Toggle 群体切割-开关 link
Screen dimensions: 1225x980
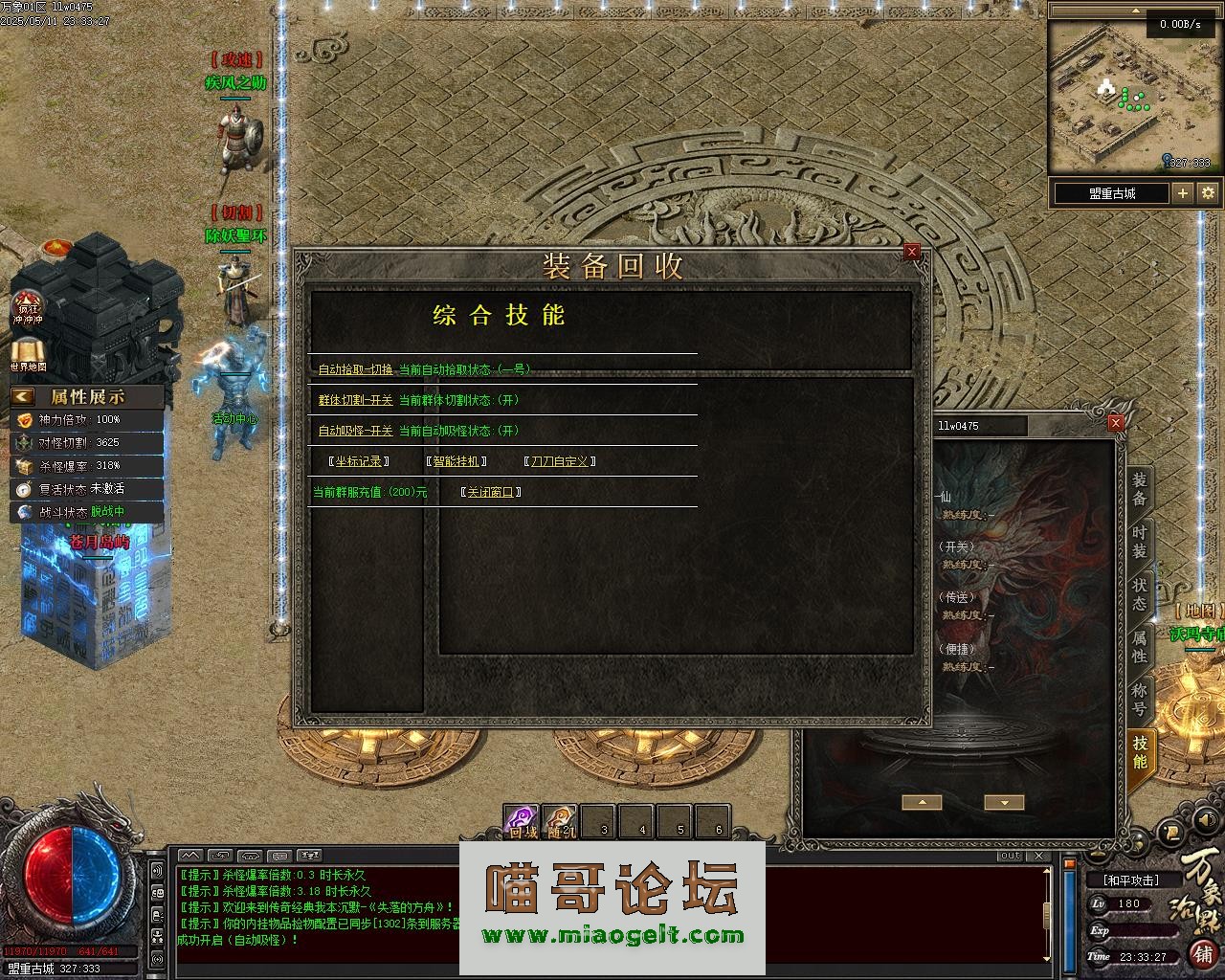click(x=355, y=400)
